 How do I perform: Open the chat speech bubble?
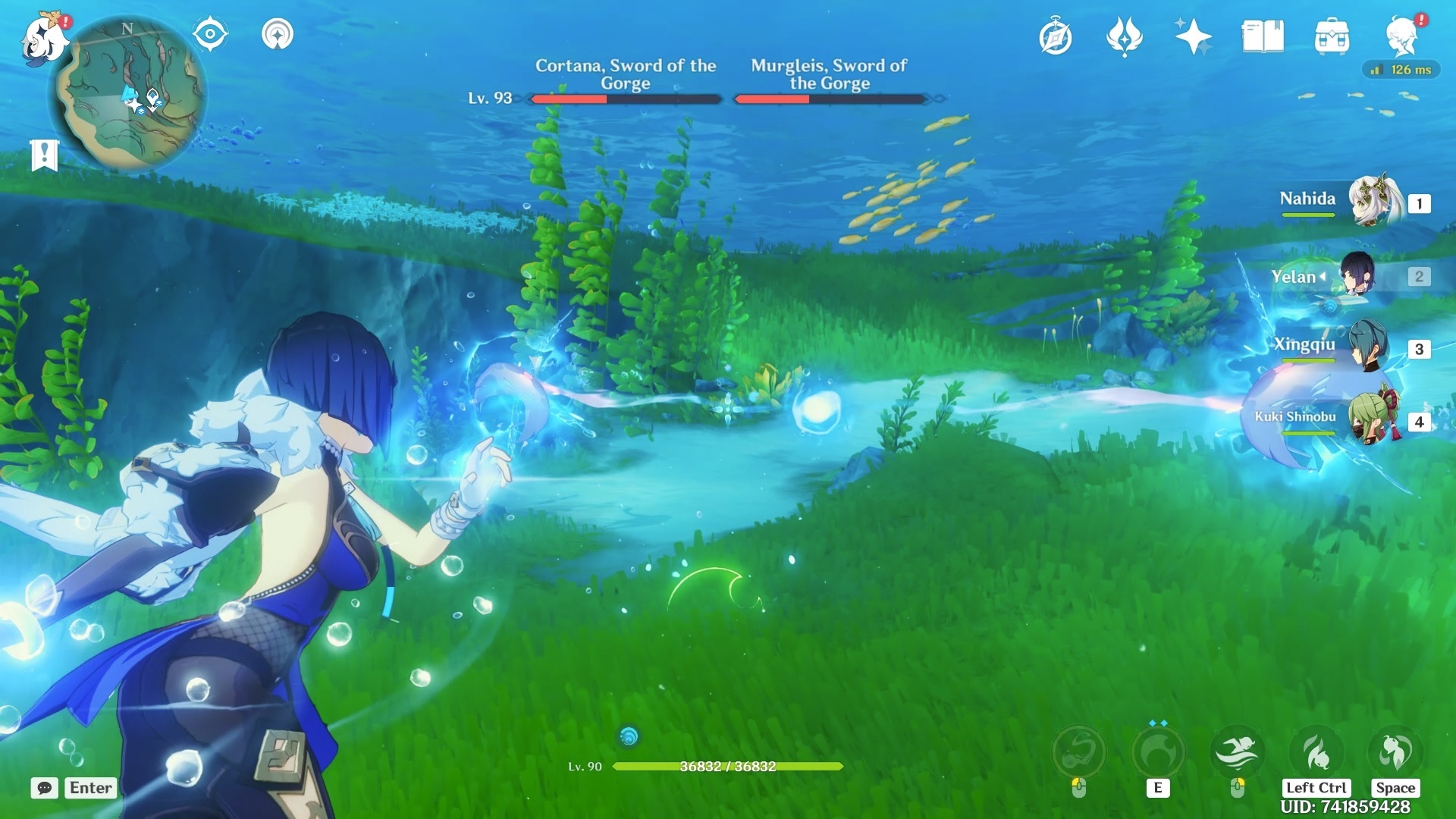click(x=45, y=788)
